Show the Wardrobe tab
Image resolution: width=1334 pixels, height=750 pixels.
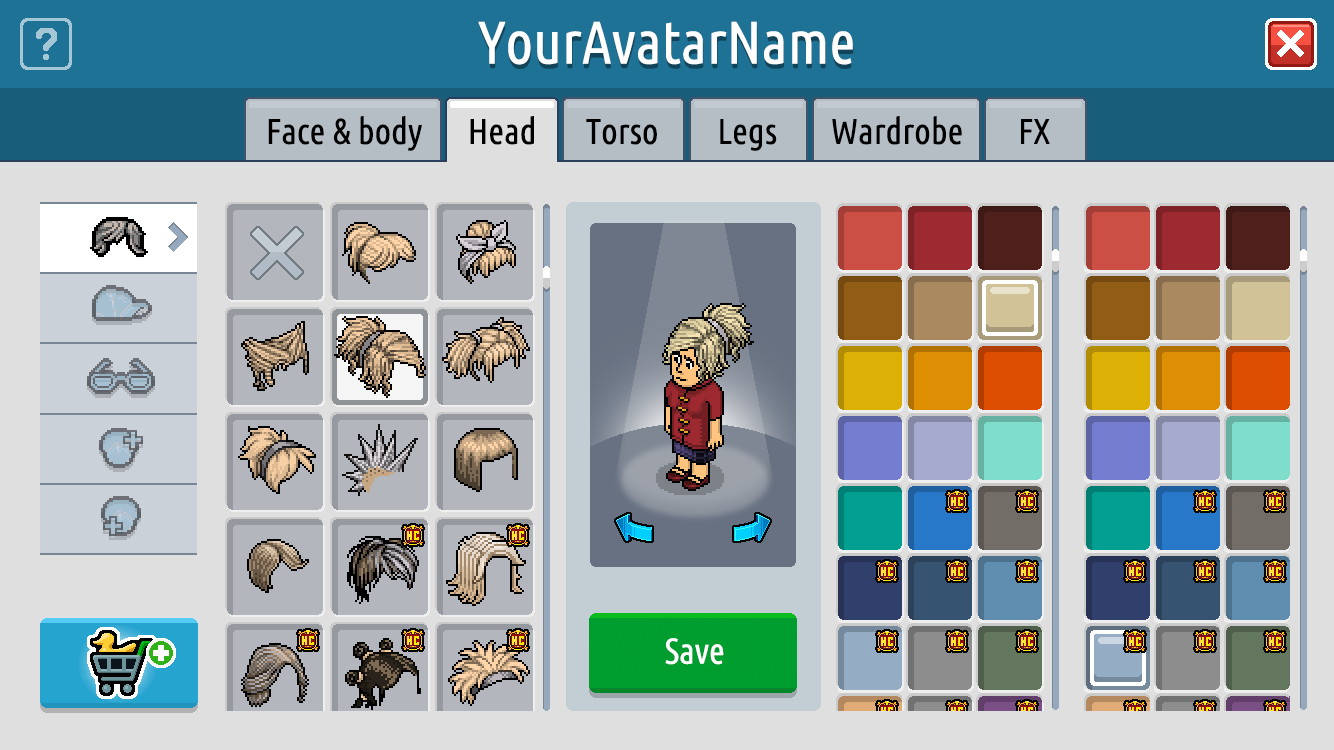(x=896, y=131)
